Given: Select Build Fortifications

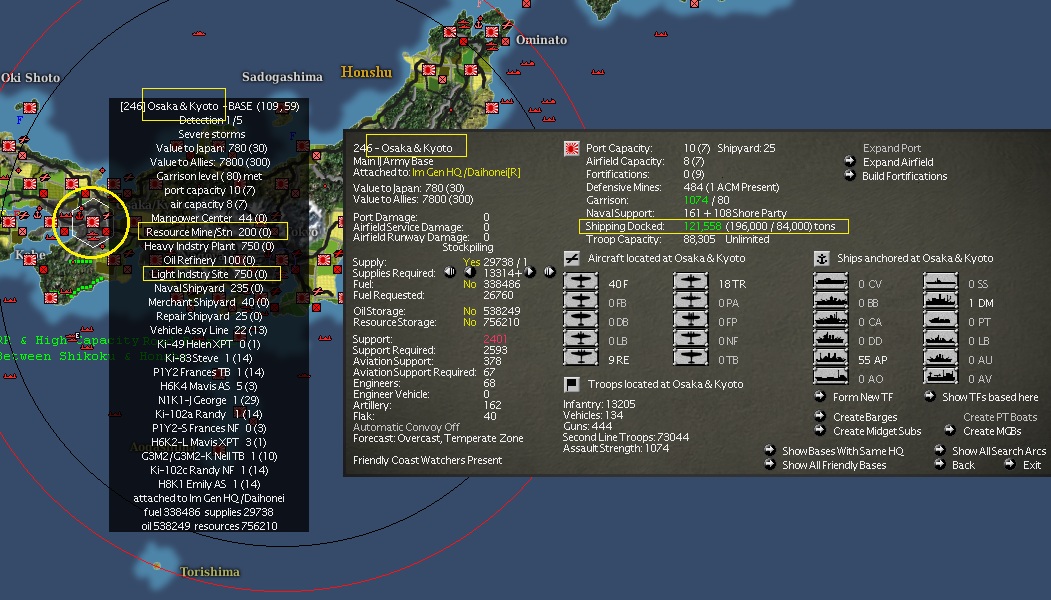Looking at the screenshot, I should [x=904, y=176].
